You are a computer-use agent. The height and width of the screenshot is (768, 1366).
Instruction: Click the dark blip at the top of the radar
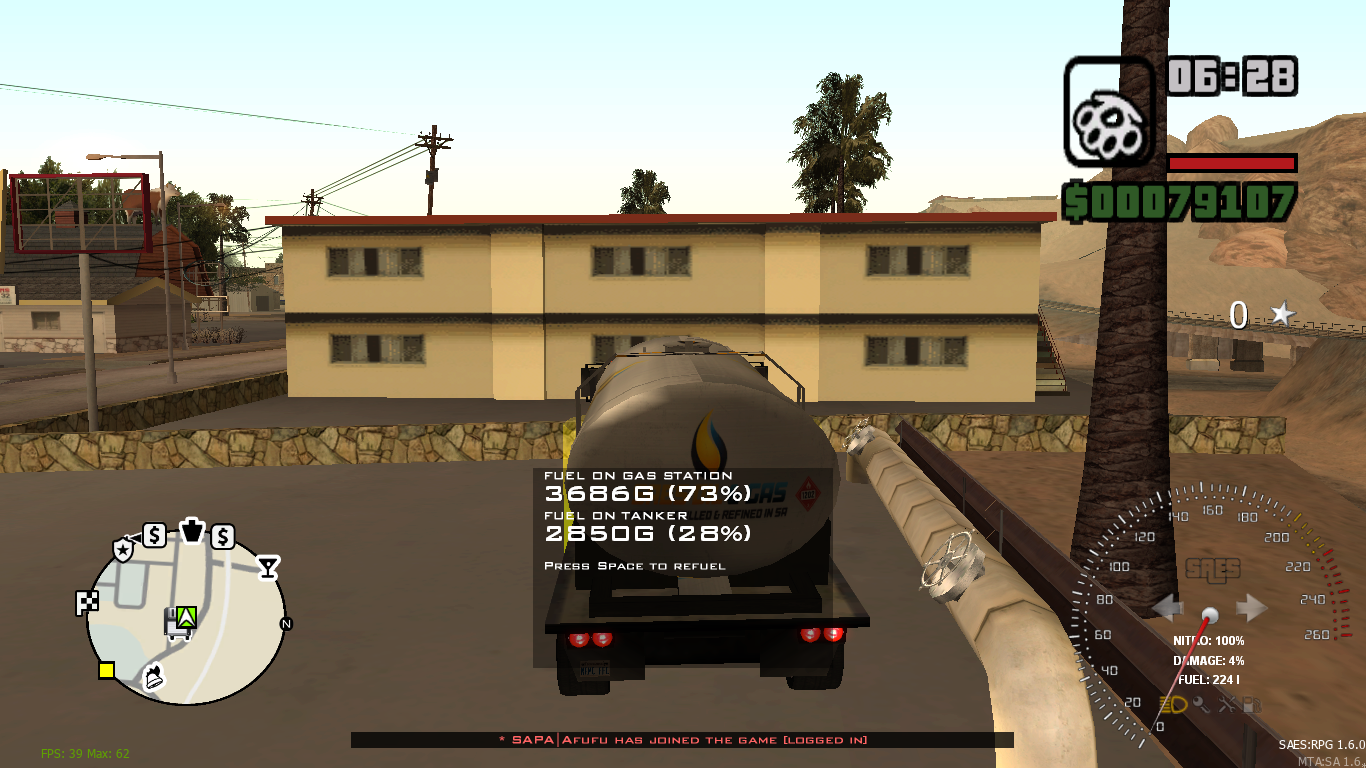(x=192, y=531)
